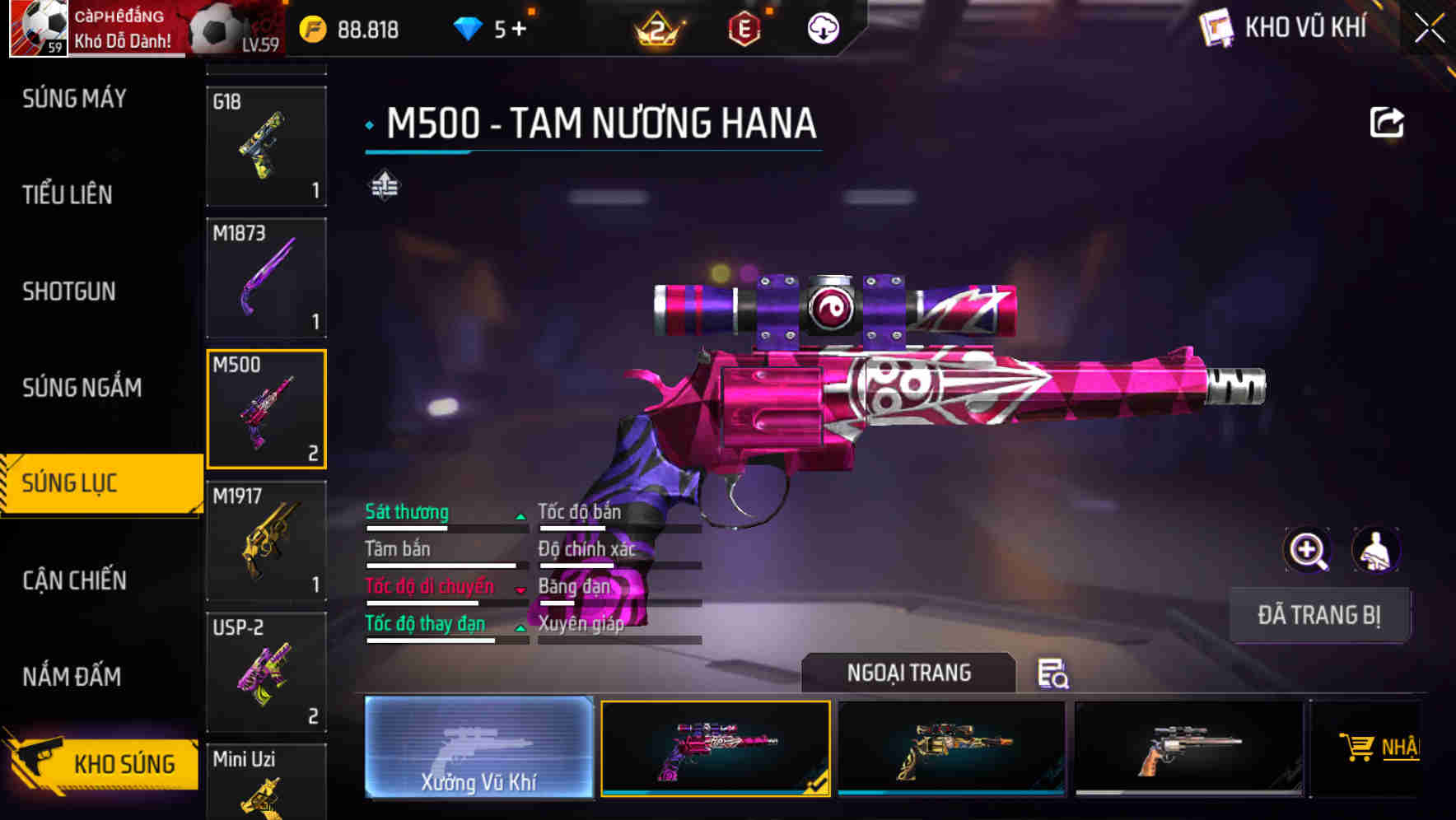
Task: Select the gold-and-teal M500 skin thumbnail
Action: [951, 748]
